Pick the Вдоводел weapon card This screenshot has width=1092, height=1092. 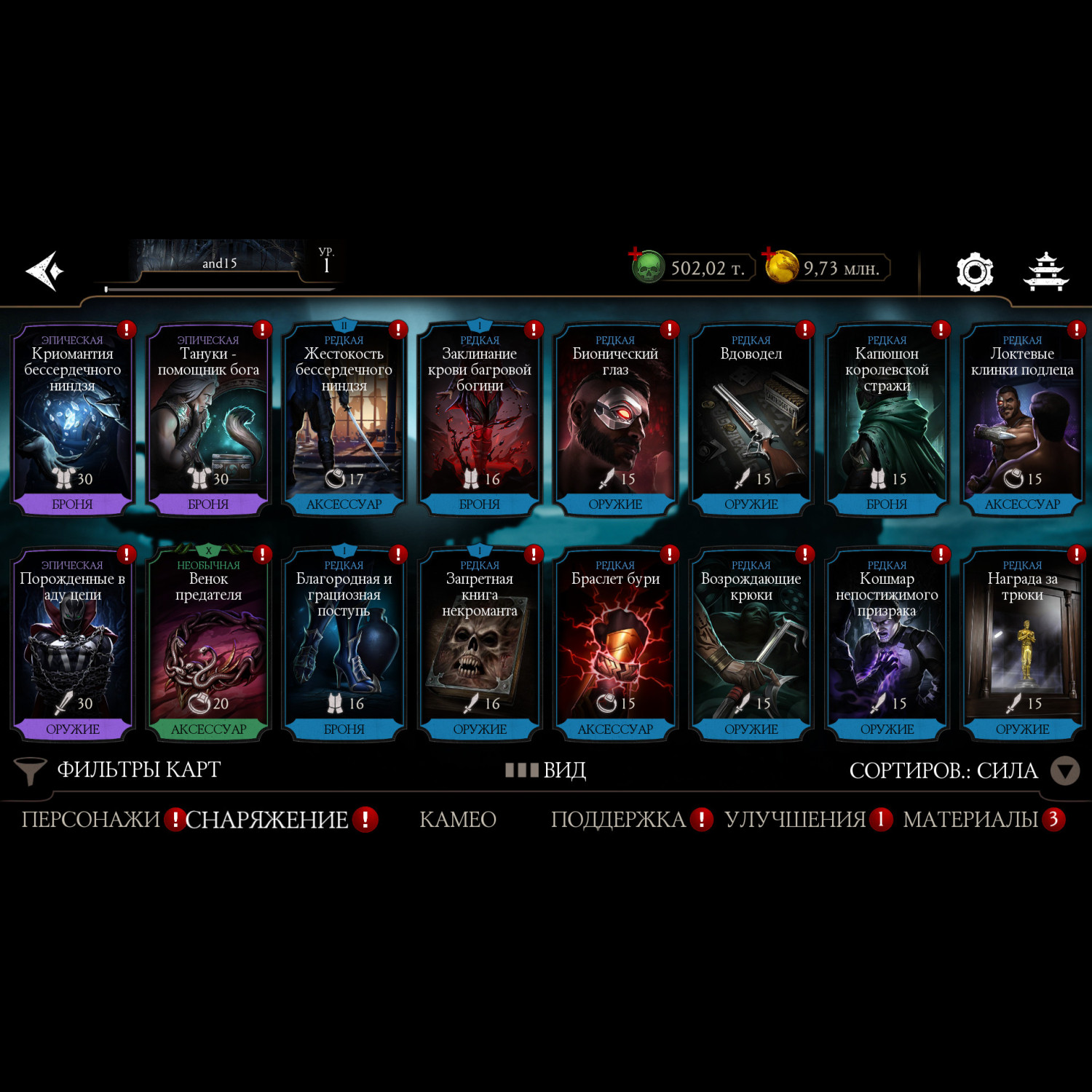pyautogui.click(x=751, y=421)
